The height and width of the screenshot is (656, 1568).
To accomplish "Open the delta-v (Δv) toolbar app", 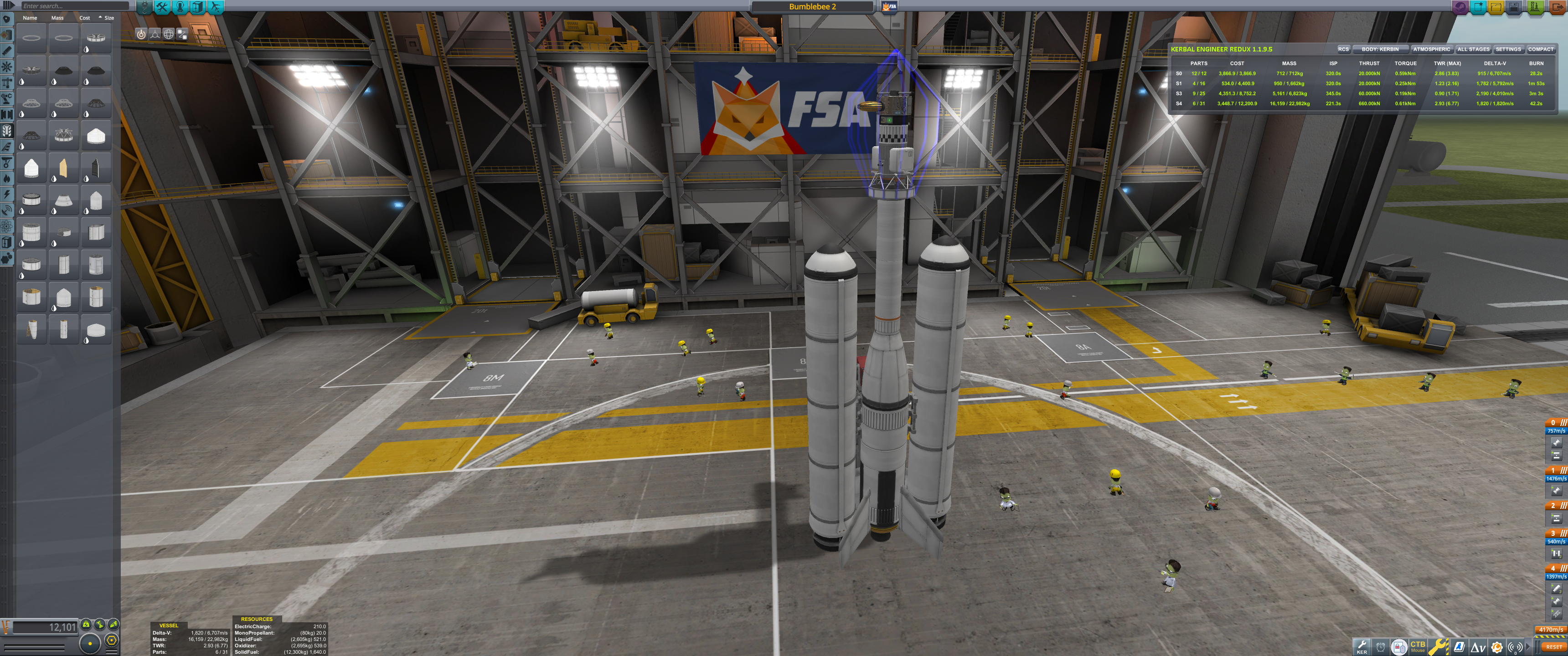I will click(1478, 647).
